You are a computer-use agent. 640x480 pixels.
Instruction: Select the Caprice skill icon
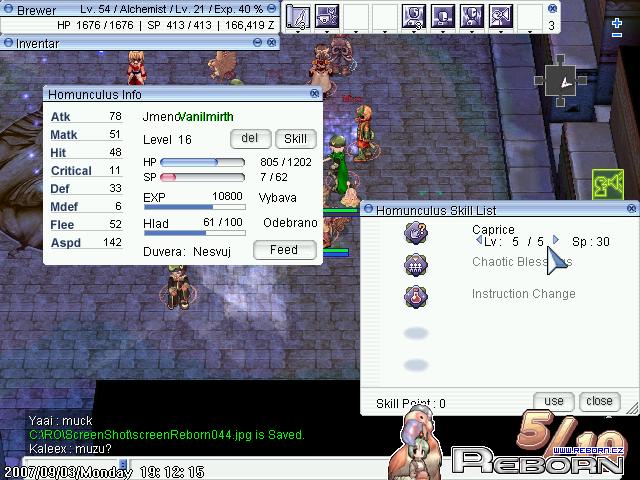pyautogui.click(x=416, y=234)
